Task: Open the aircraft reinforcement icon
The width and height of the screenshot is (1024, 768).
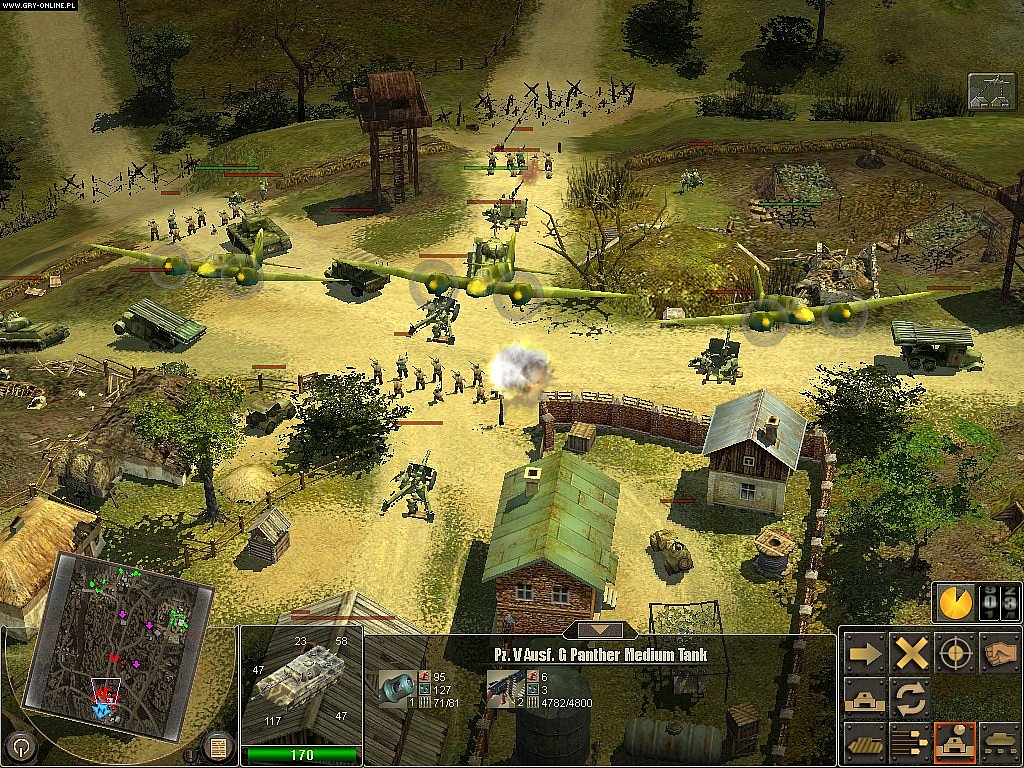Action: coord(991,92)
